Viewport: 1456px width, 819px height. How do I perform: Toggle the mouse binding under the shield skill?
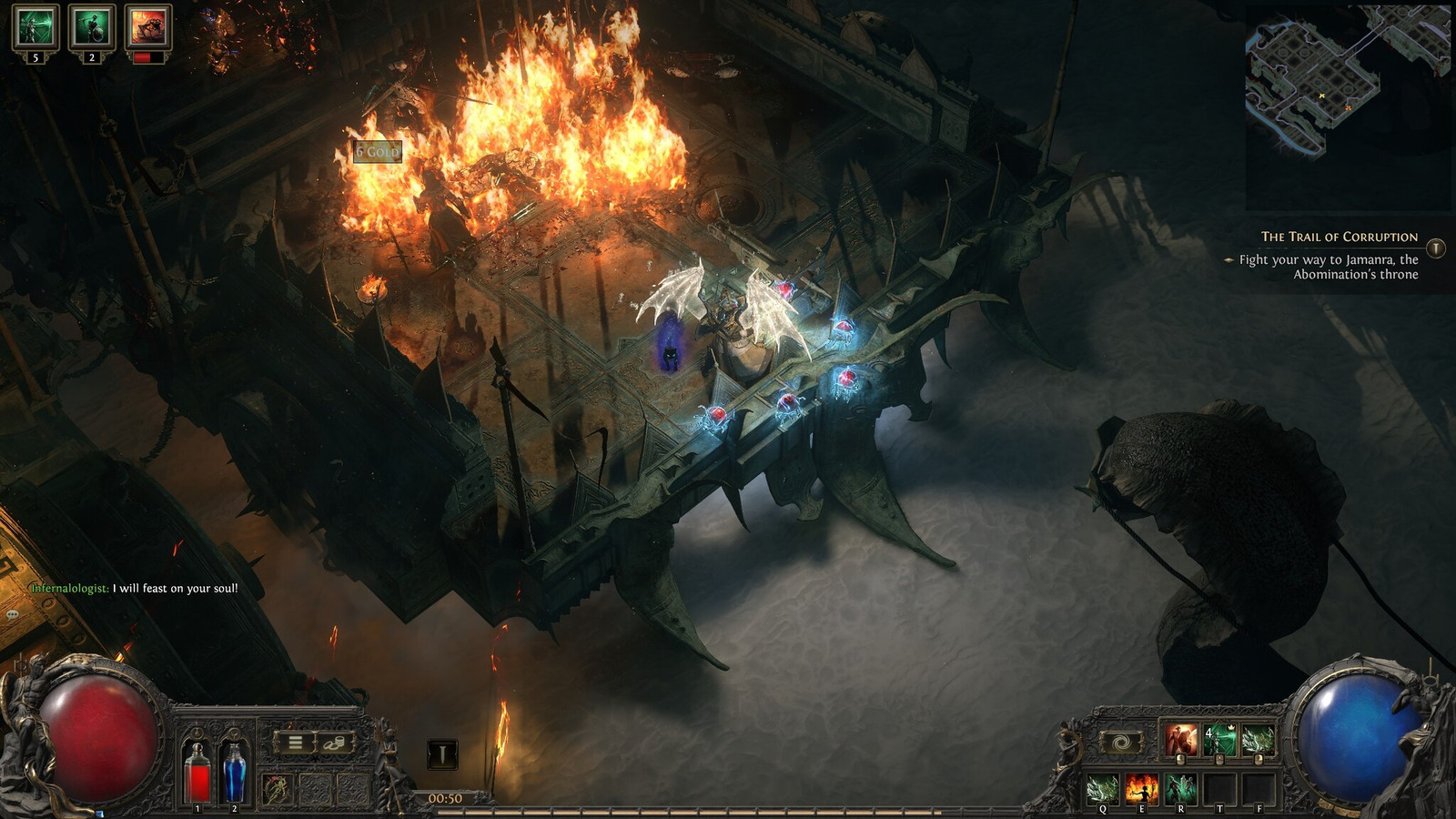coord(1180,760)
